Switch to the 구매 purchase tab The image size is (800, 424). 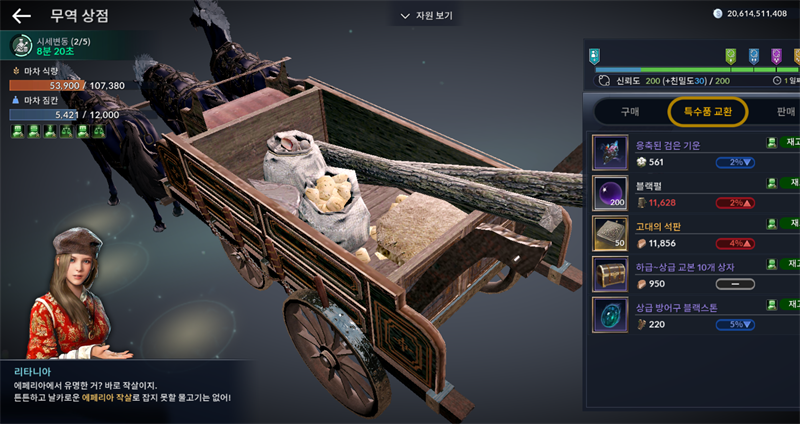[x=630, y=111]
